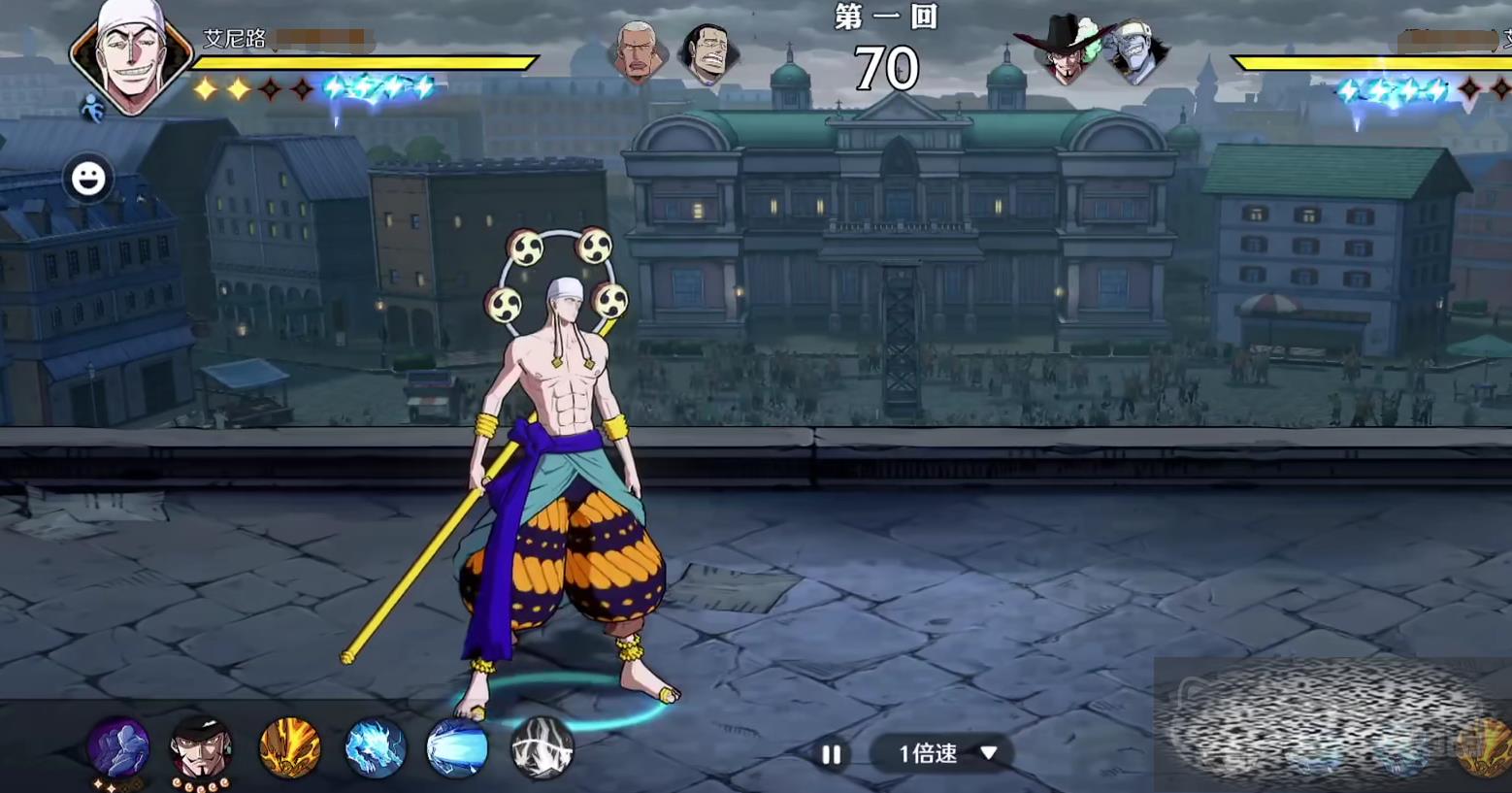
Task: Open the 1倍速 speed dropdown
Action: 944,753
